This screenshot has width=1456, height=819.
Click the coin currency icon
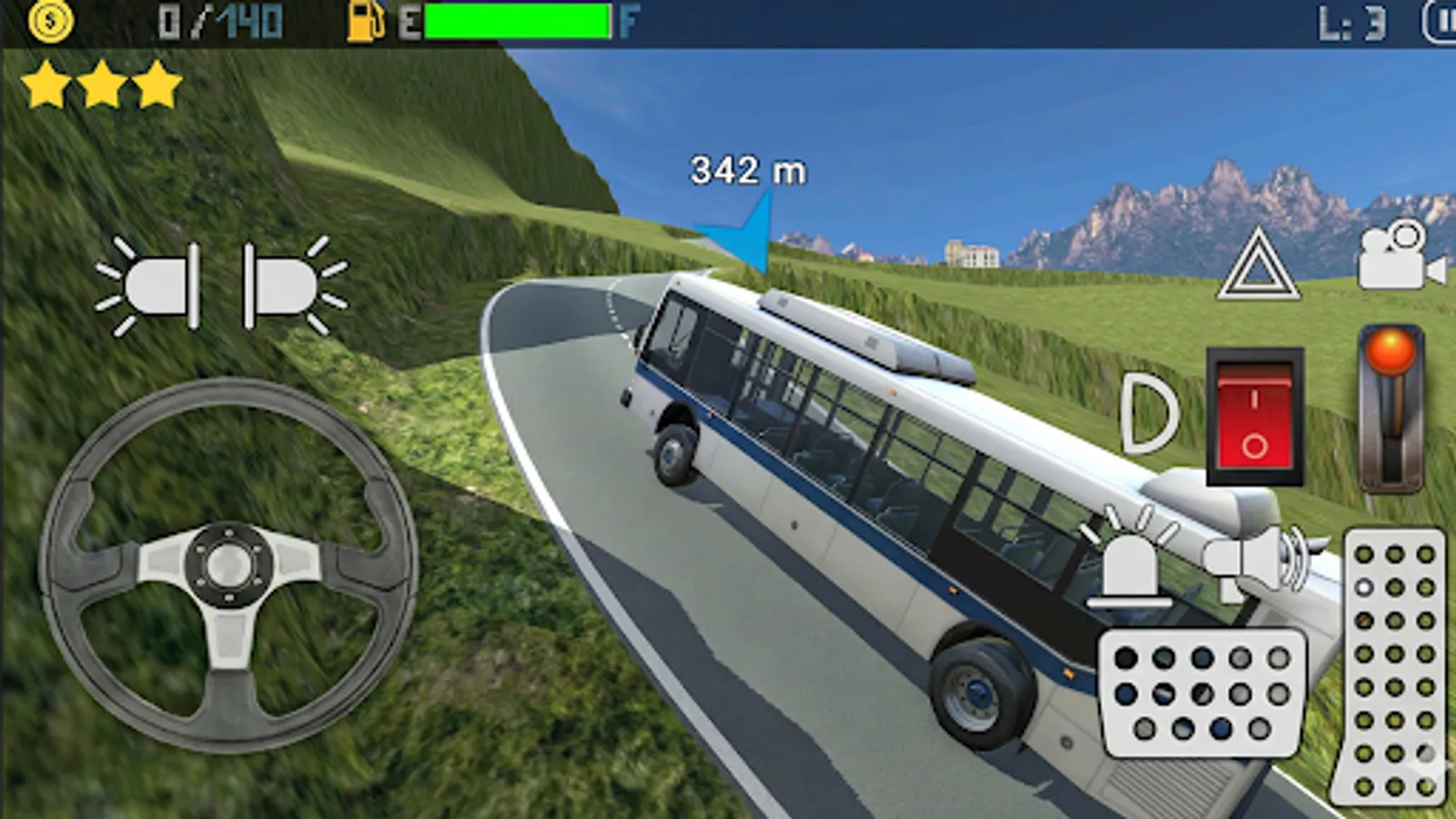point(50,20)
